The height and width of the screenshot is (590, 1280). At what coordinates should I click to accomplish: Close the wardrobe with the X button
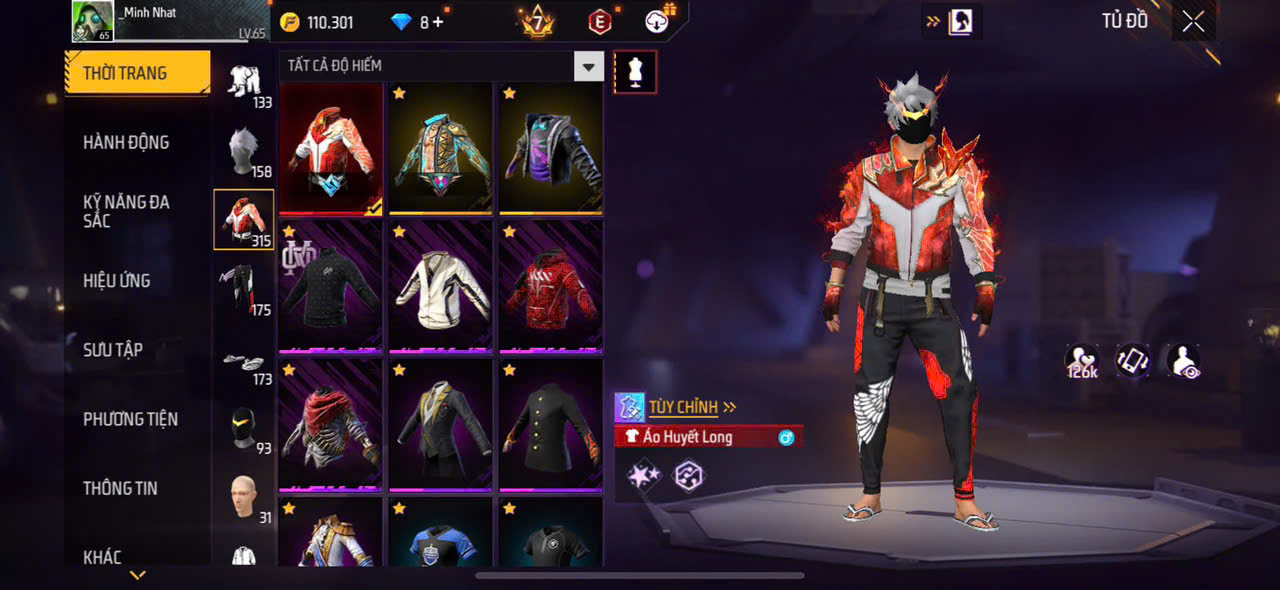pyautogui.click(x=1193, y=22)
